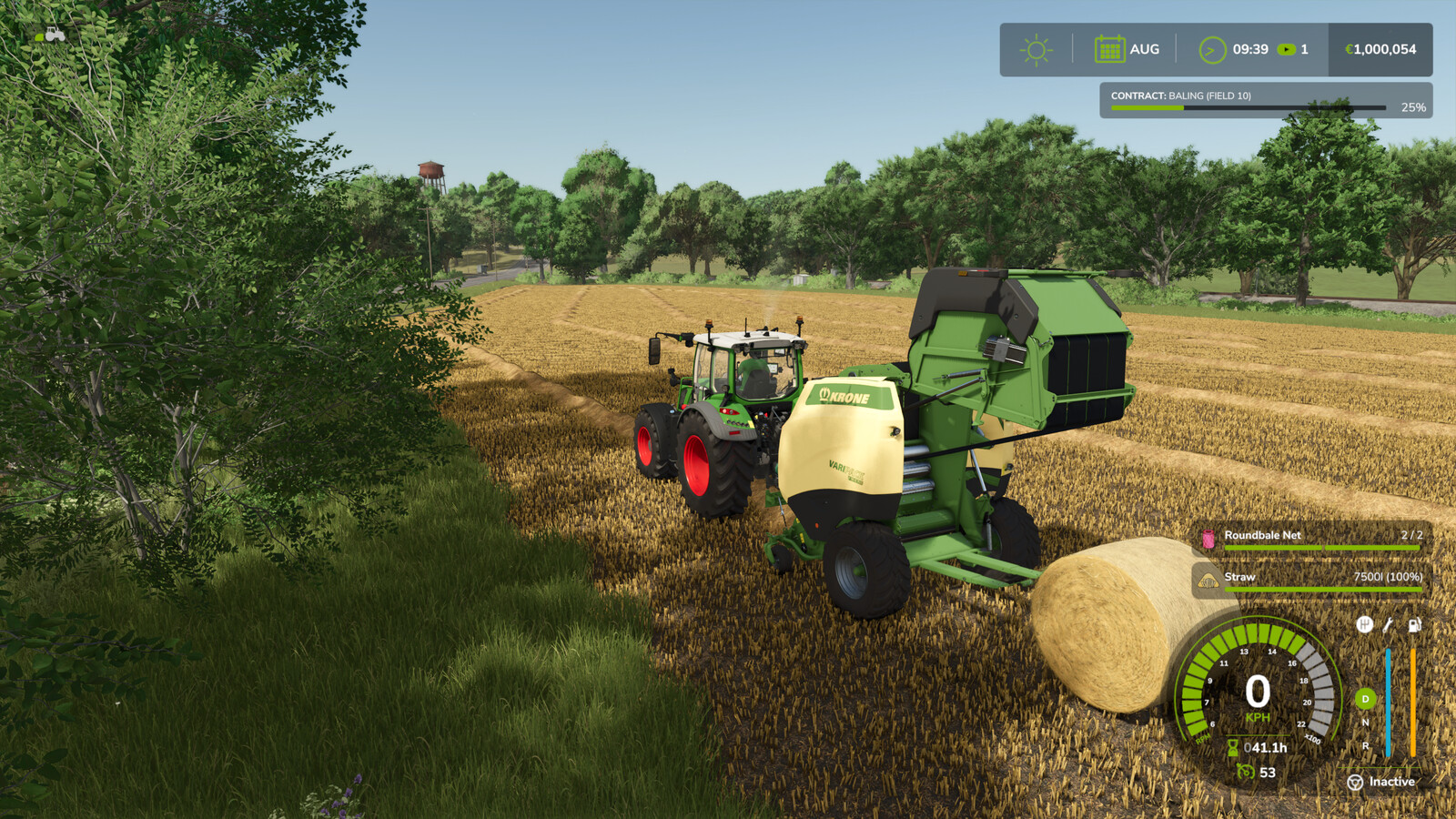1456x819 pixels.
Task: Open the AUG calendar icon
Action: pyautogui.click(x=1111, y=49)
